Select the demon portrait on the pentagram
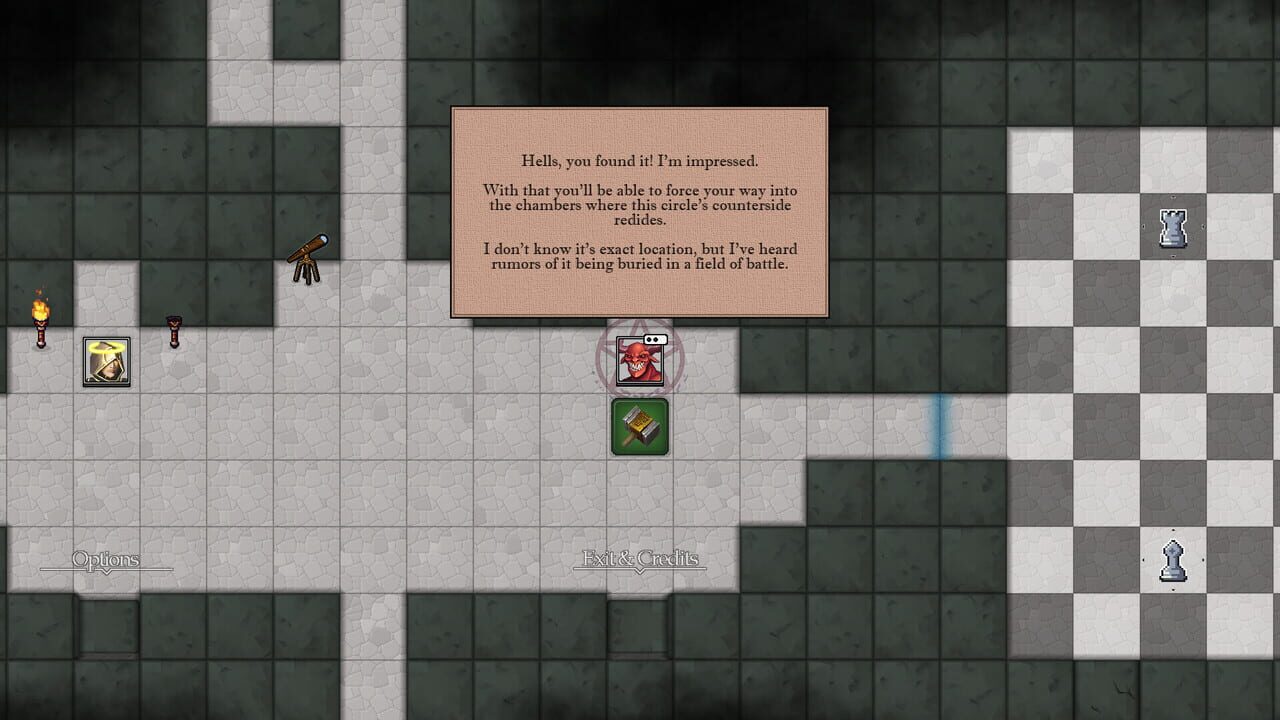 click(640, 360)
